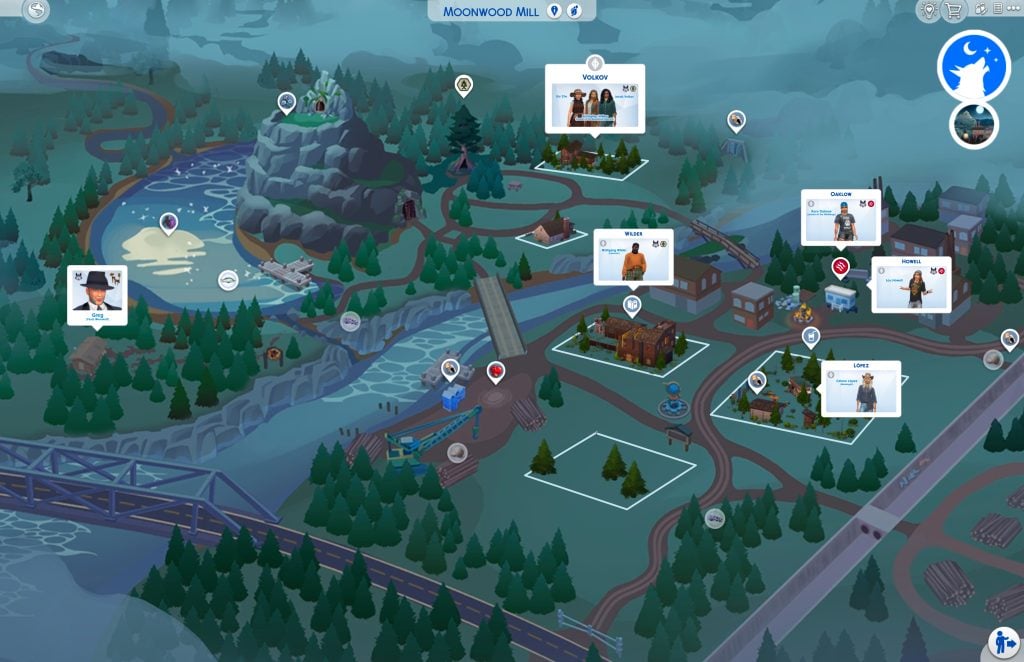Screen dimensions: 1024x662
Task: Select the marker on the mountain summit
Action: [287, 101]
